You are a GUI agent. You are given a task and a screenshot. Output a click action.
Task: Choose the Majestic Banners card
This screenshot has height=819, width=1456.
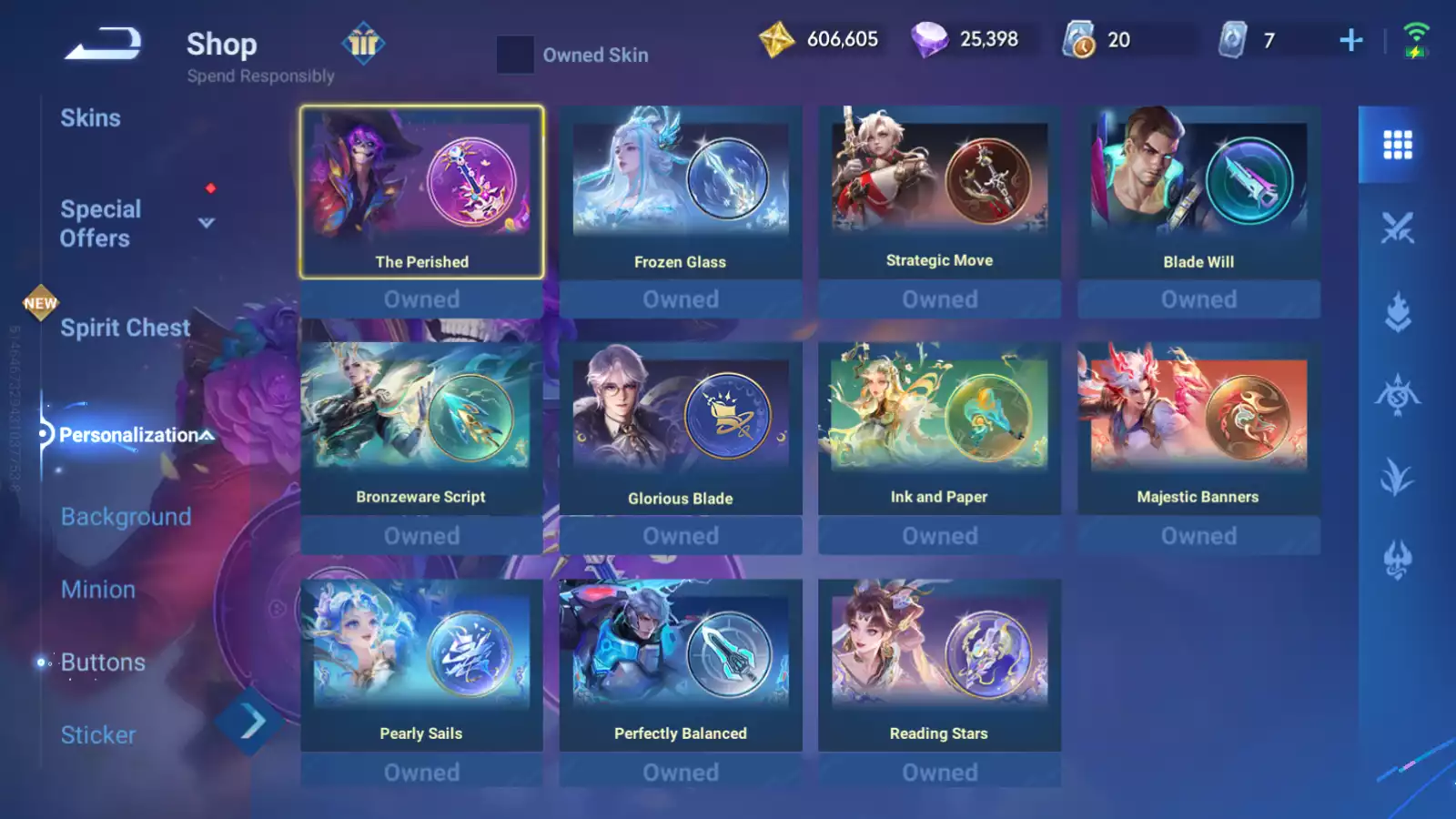1198,429
